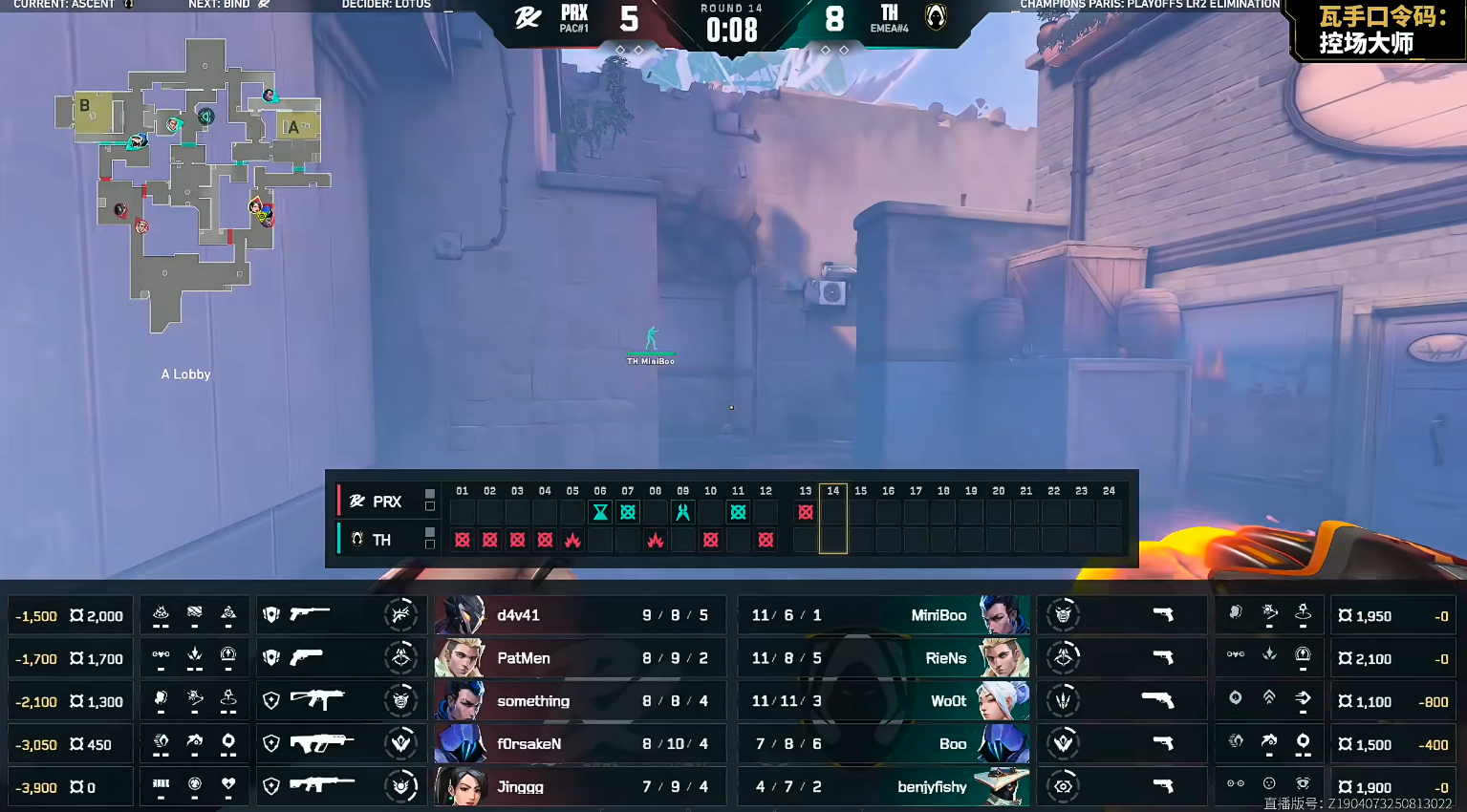The height and width of the screenshot is (812, 1467).
Task: Choose RieNs in the TH roster
Action: point(884,658)
